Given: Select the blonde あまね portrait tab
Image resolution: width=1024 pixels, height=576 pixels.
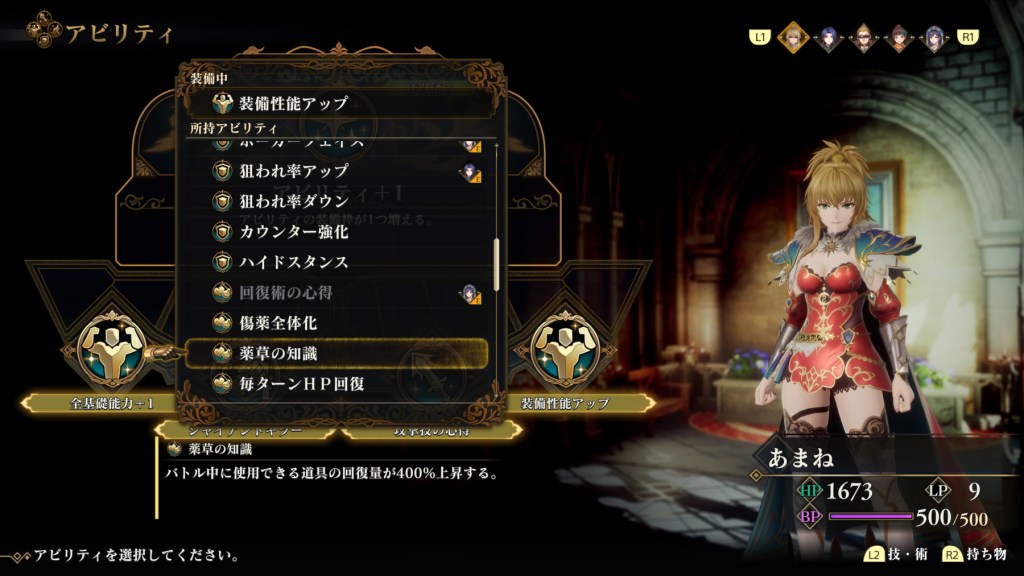Looking at the screenshot, I should pyautogui.click(x=792, y=38).
